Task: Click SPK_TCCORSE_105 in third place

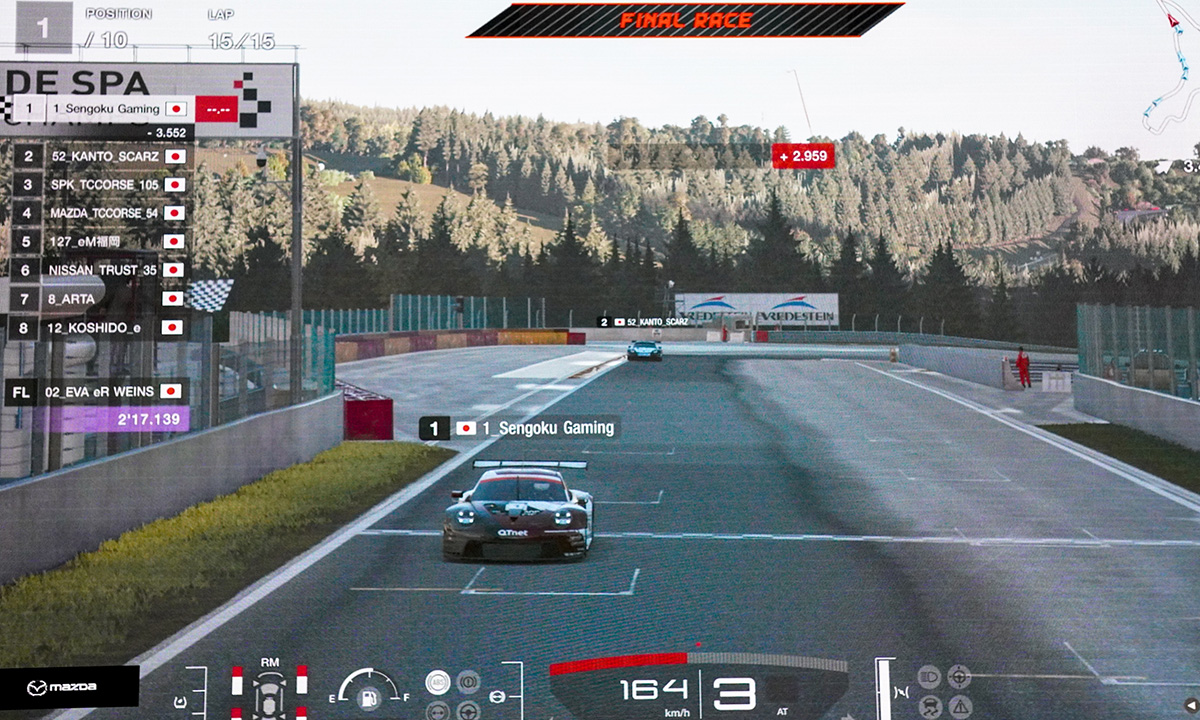Action: [105, 185]
